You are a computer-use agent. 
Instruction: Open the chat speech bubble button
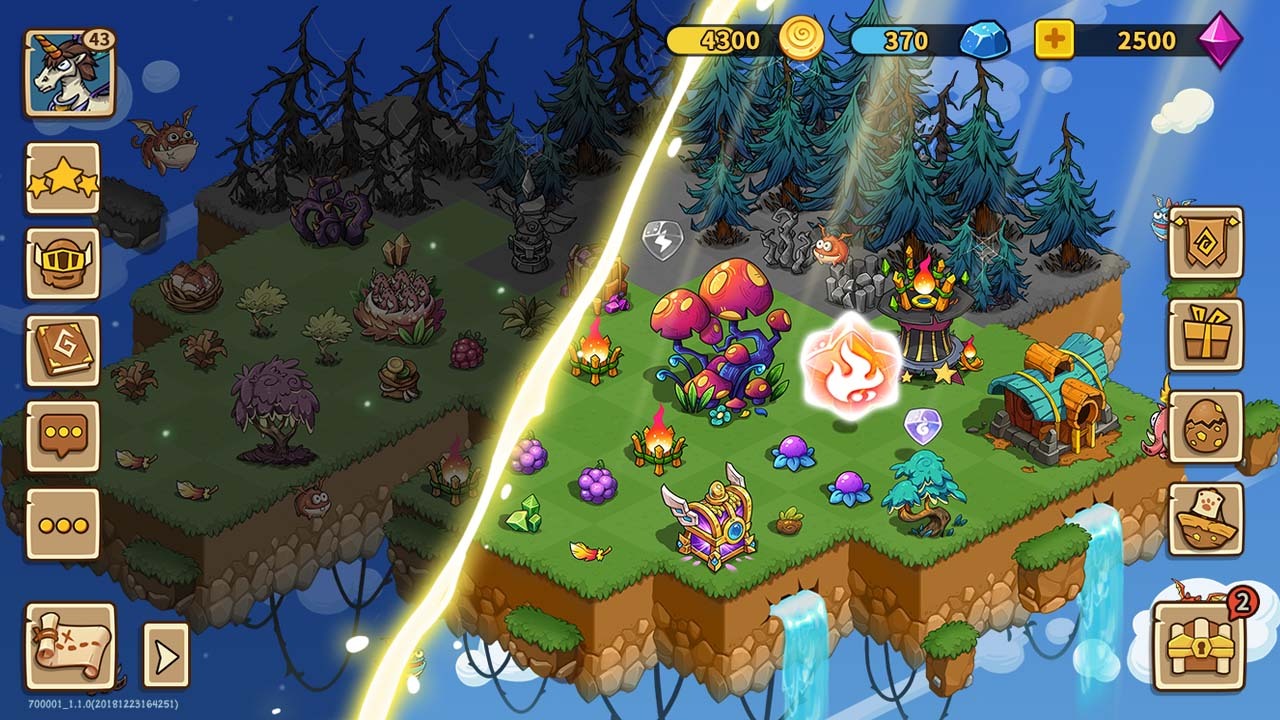coord(62,437)
